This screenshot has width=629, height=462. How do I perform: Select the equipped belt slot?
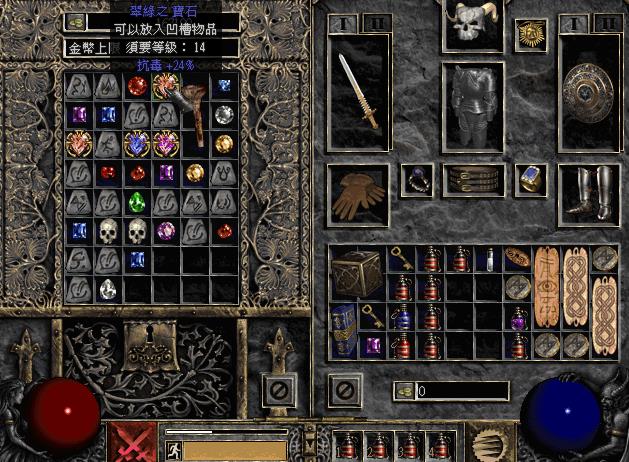click(472, 180)
